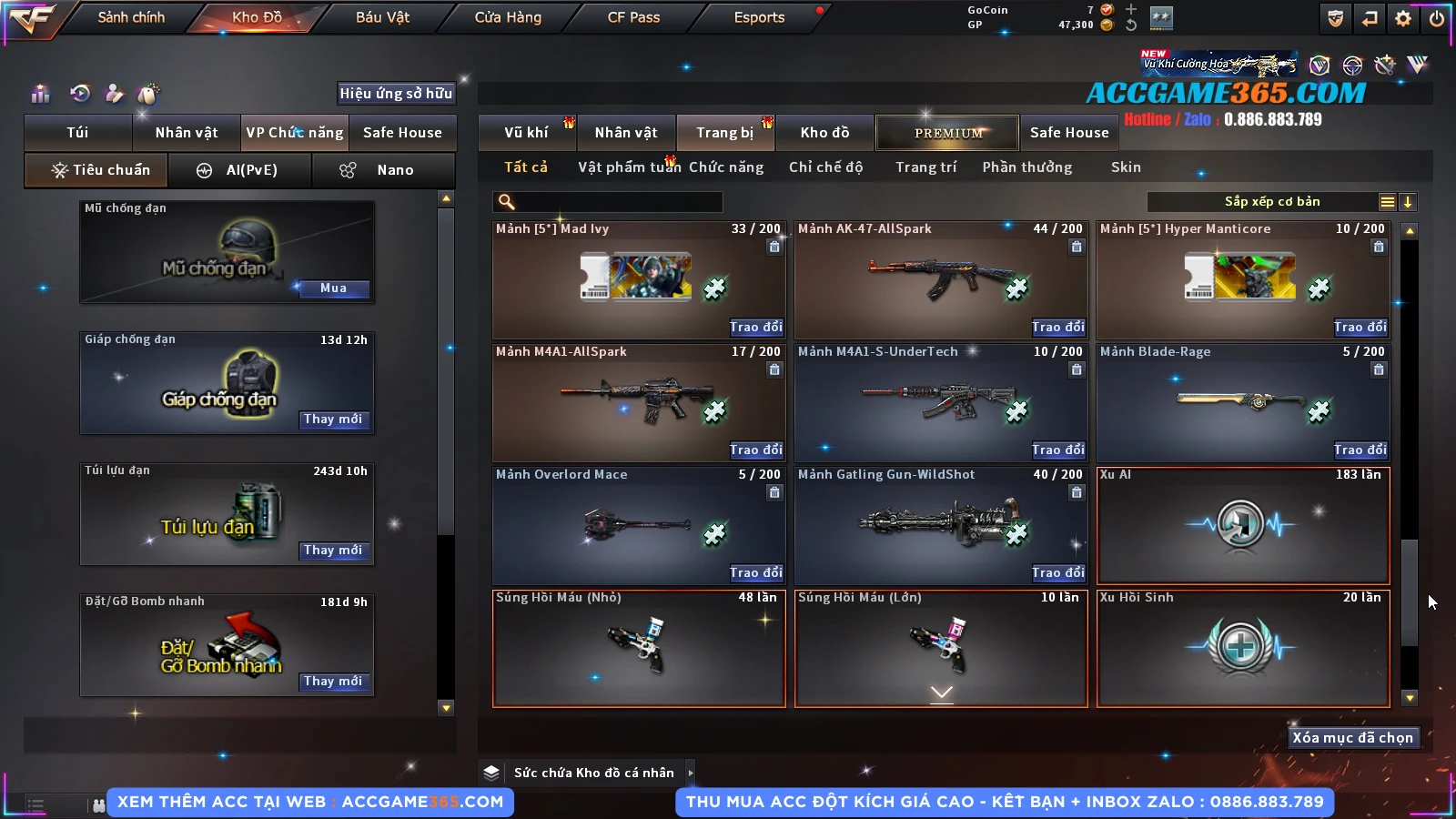Viewport: 1456px width, 819px height.
Task: Open the Esports menu
Action: click(x=759, y=17)
